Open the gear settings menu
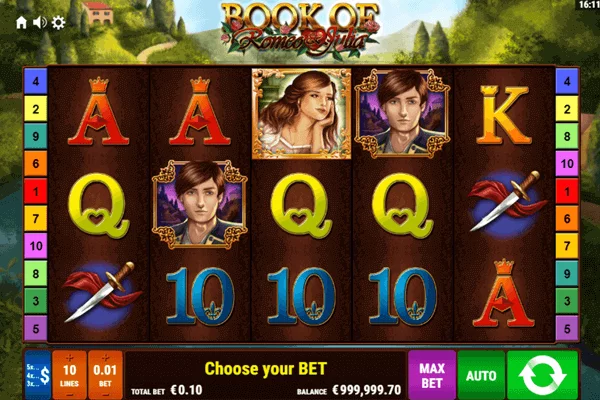 pyautogui.click(x=58, y=21)
